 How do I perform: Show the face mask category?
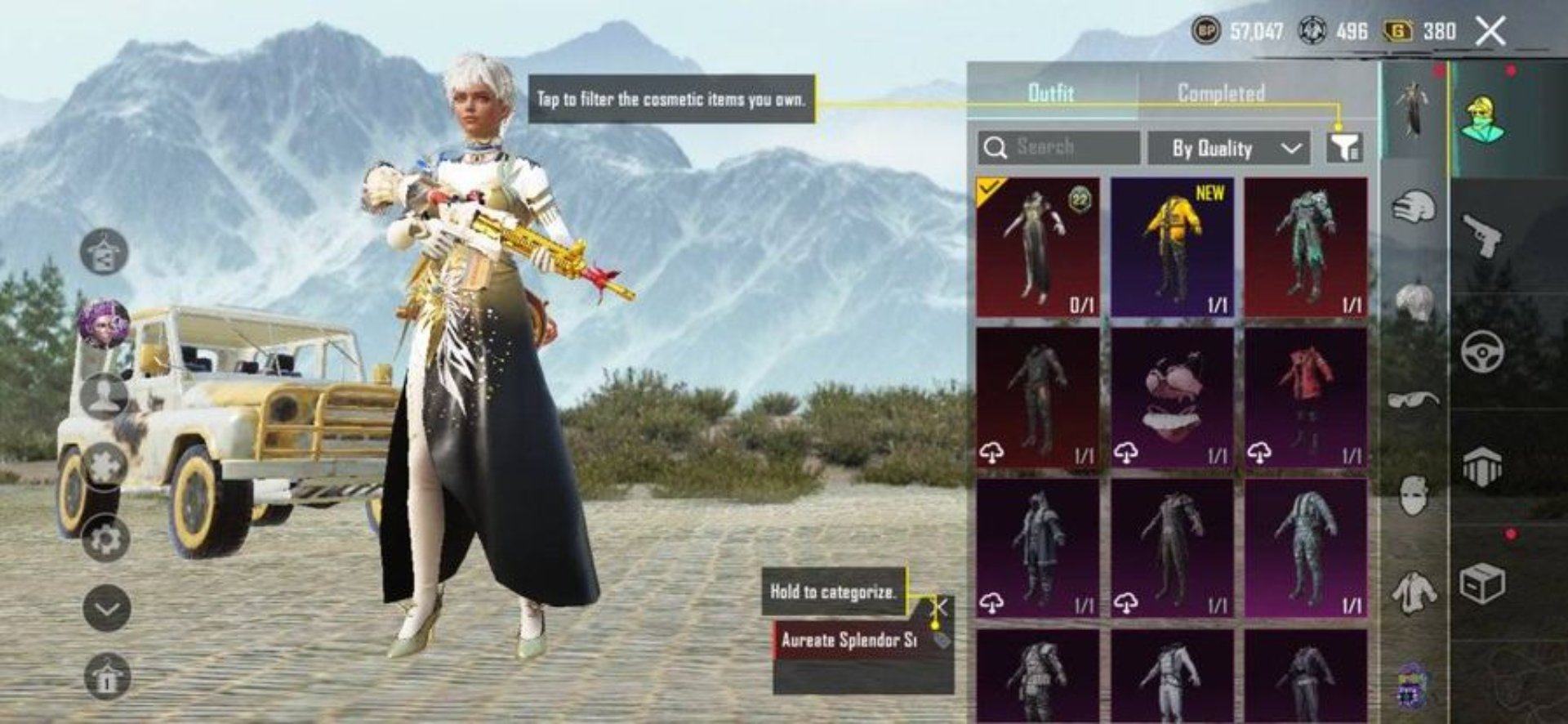1414,495
